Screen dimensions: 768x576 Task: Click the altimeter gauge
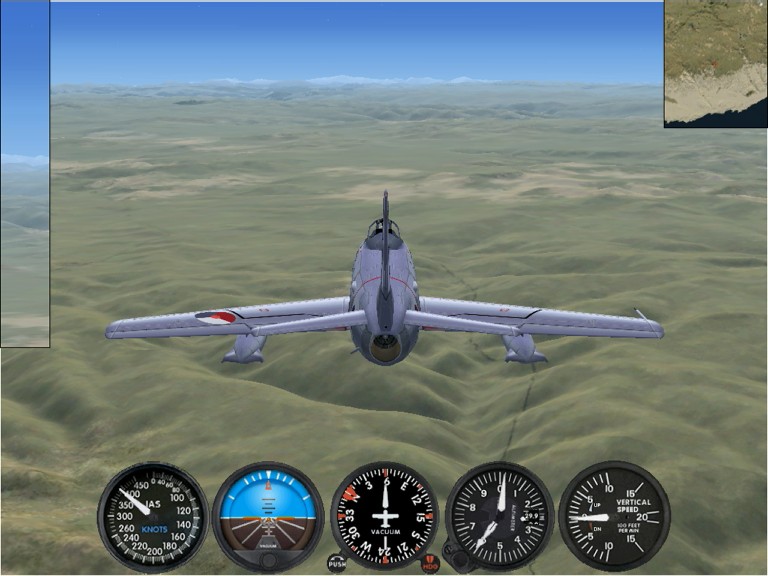(x=499, y=516)
